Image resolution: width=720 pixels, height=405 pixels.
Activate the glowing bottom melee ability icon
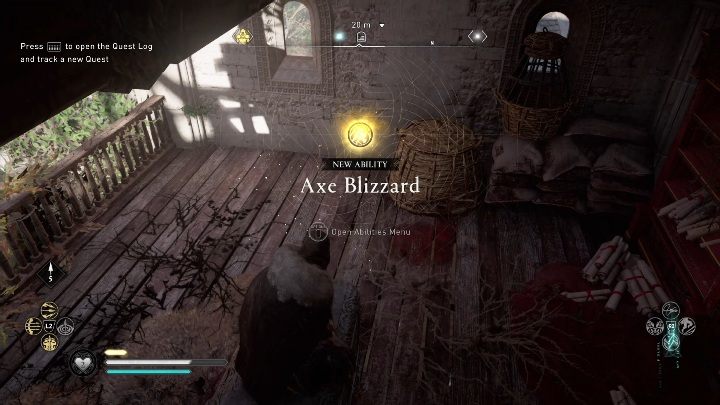tap(670, 343)
